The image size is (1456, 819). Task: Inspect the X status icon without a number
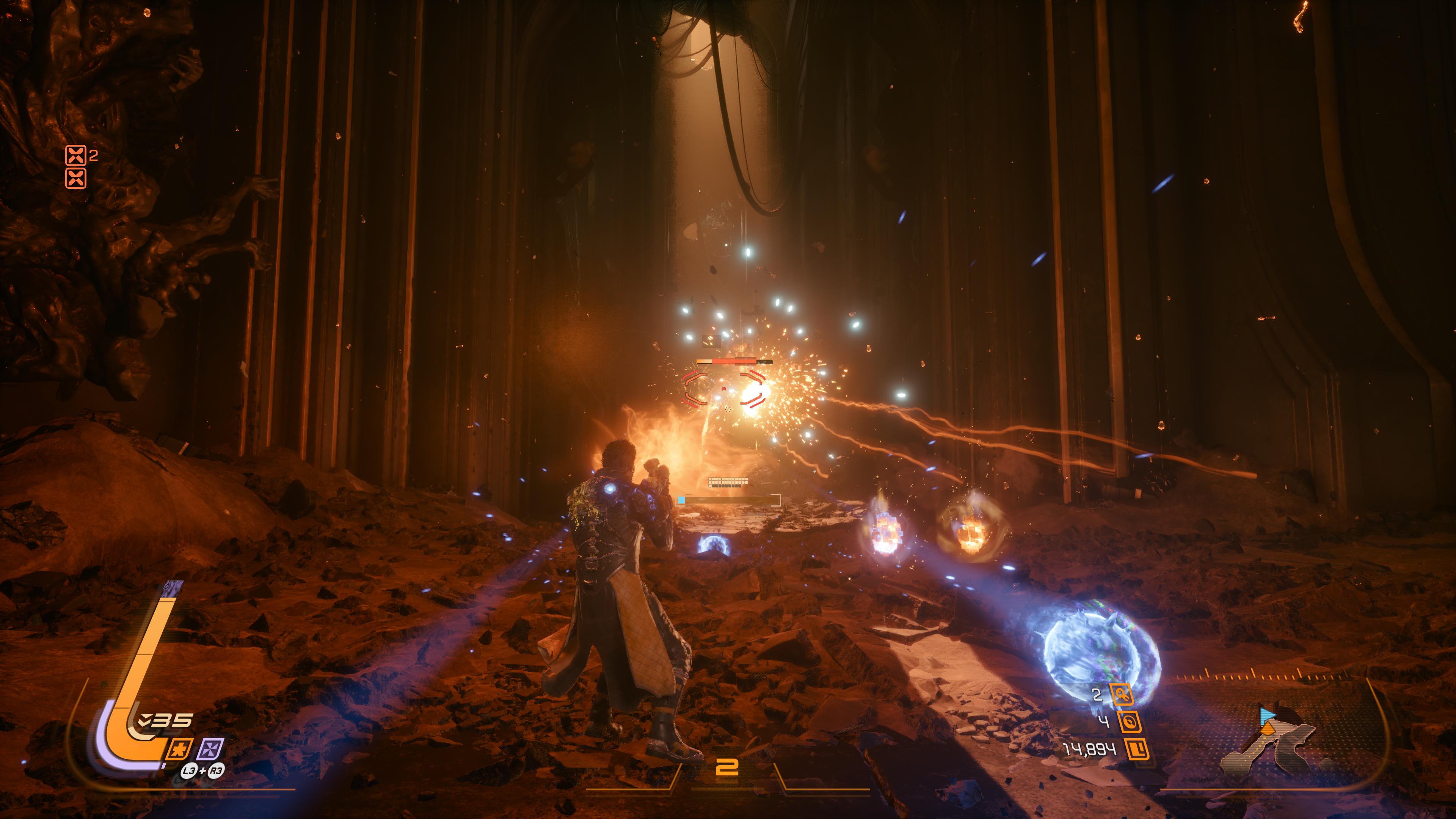tap(76, 178)
